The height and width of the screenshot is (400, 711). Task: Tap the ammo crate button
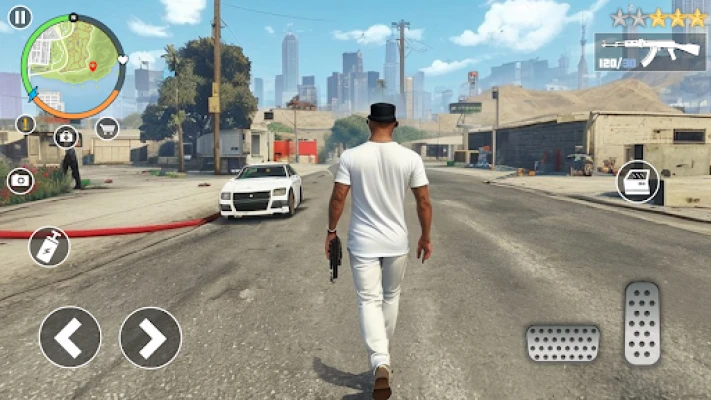tap(637, 182)
